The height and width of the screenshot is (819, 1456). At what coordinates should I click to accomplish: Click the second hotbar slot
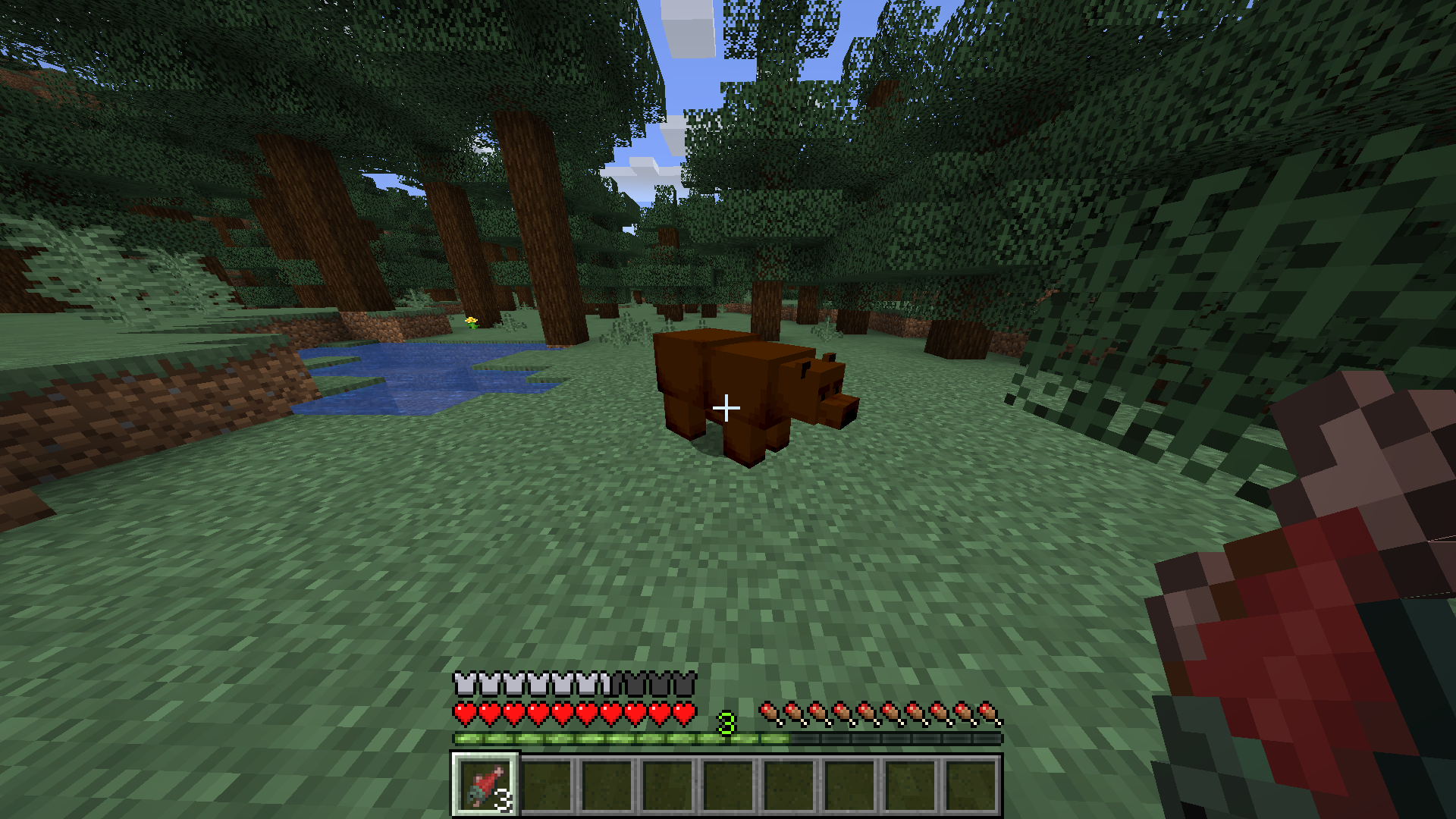coord(546,785)
